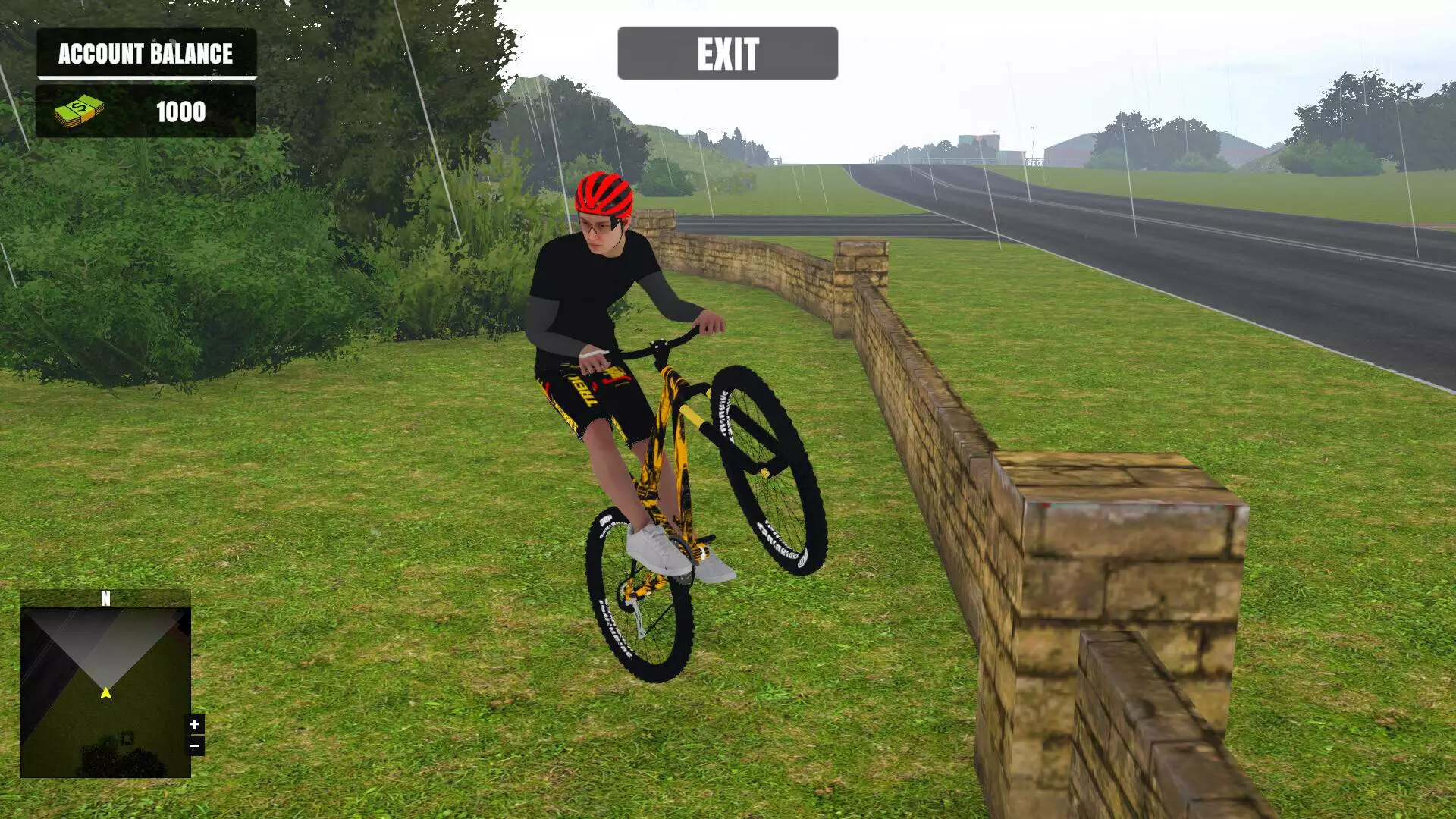Click the EXIT label at the top
Screen dimensions: 1456x819
(727, 53)
